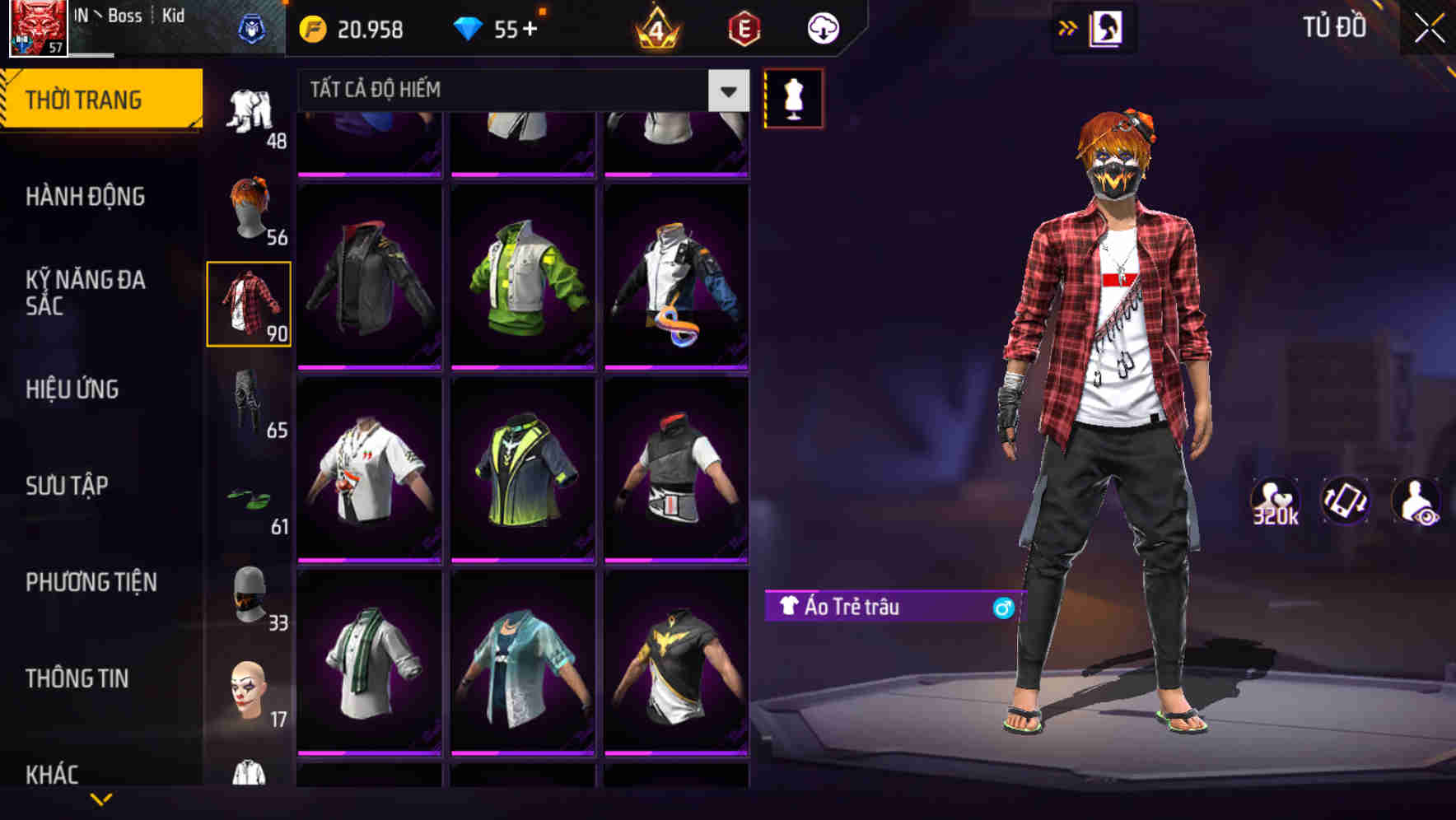Open the PHƯƠNG TIỆN category
Image resolution: width=1456 pixels, height=820 pixels.
pos(91,582)
